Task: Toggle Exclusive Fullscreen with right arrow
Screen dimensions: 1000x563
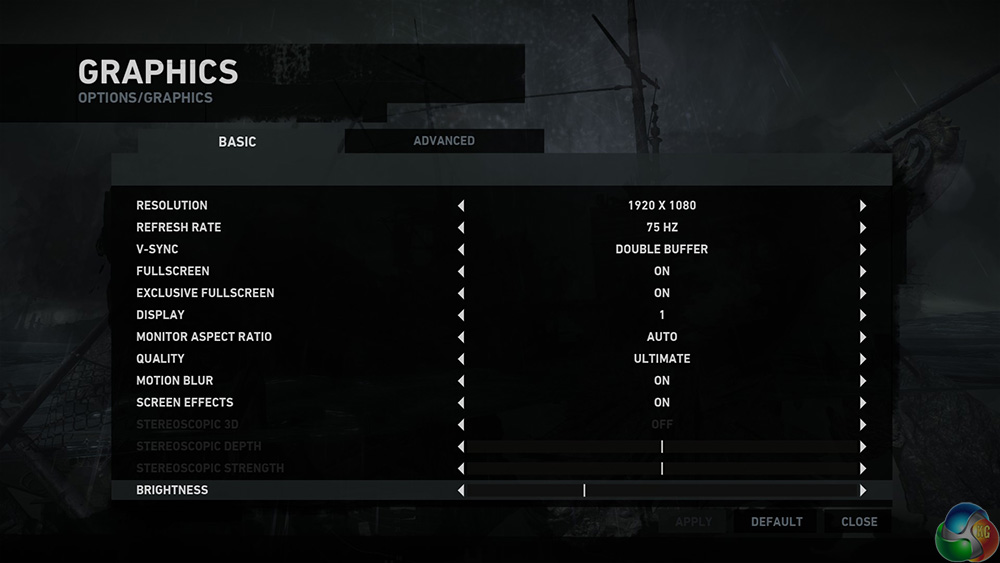Action: [862, 294]
